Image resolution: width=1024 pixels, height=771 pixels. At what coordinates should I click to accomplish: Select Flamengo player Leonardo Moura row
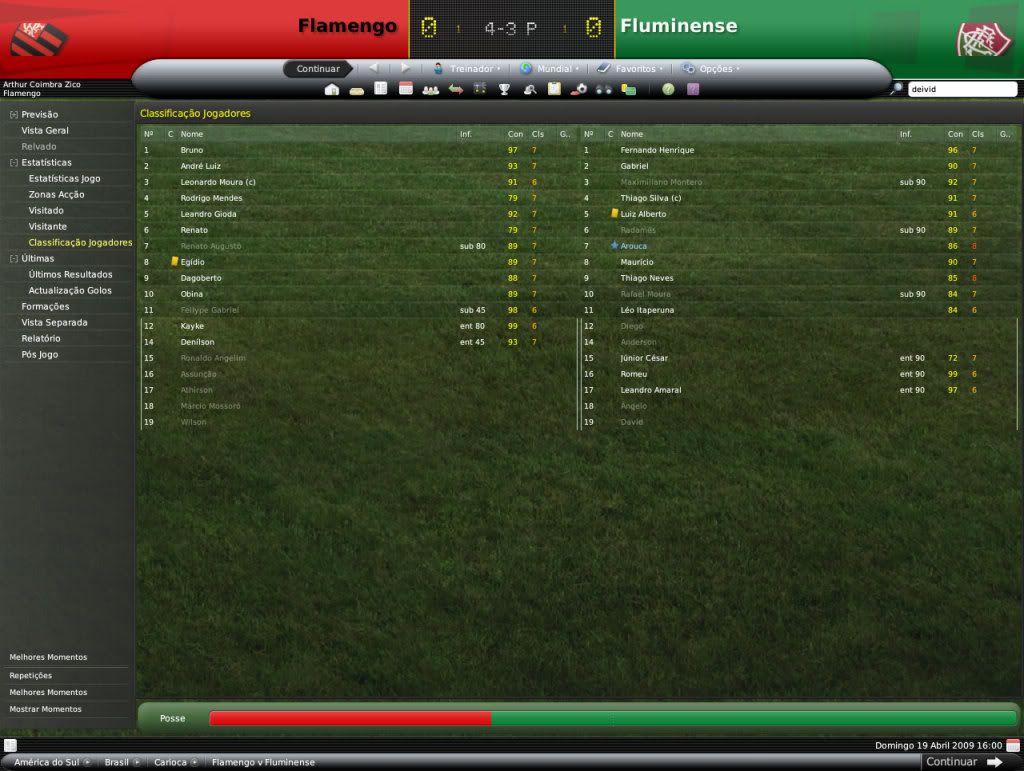[218, 182]
